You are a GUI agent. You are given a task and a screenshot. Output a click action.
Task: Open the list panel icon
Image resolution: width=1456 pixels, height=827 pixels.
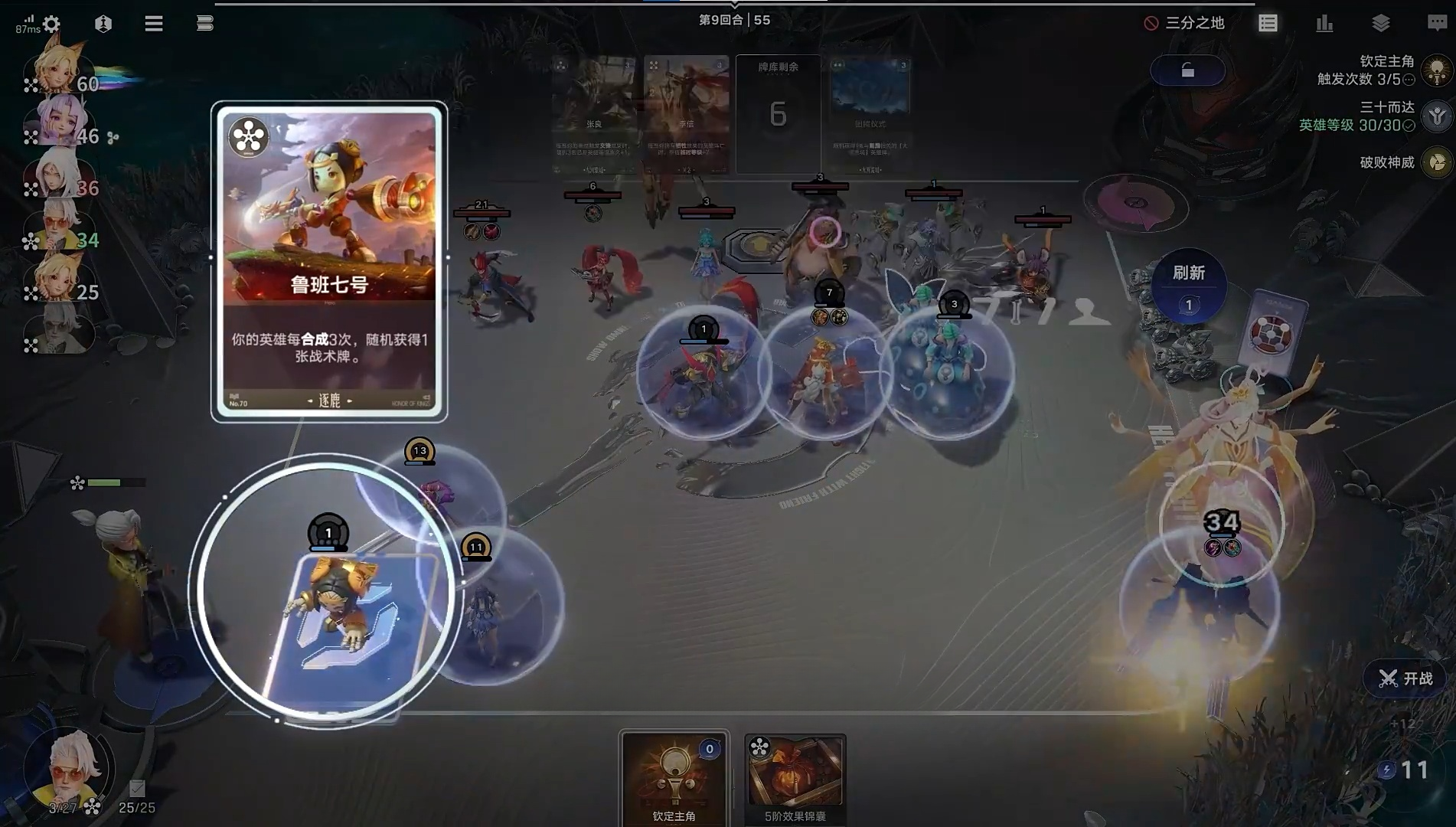tap(1268, 24)
